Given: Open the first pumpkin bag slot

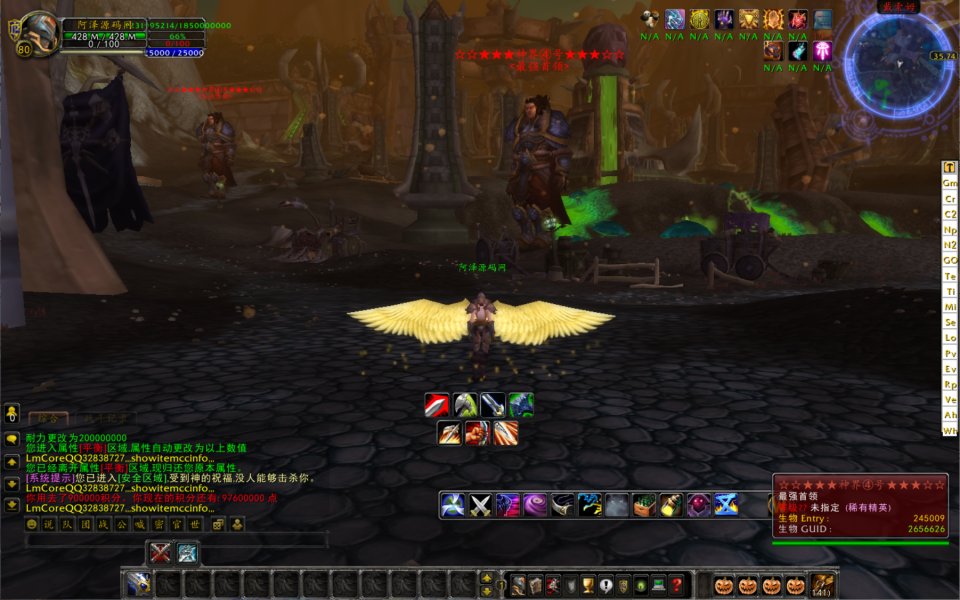Looking at the screenshot, I should point(723,585).
